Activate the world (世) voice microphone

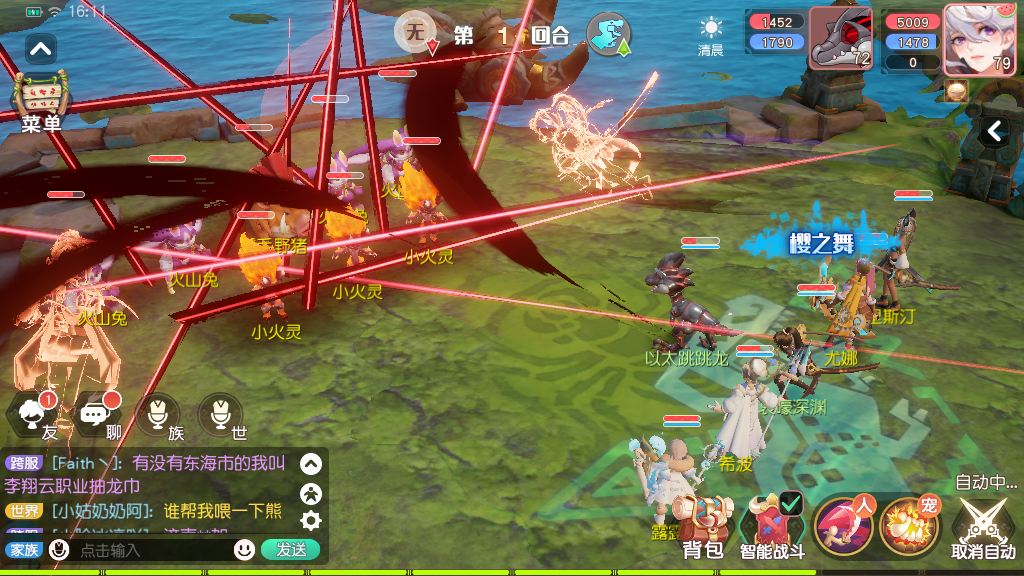point(220,414)
